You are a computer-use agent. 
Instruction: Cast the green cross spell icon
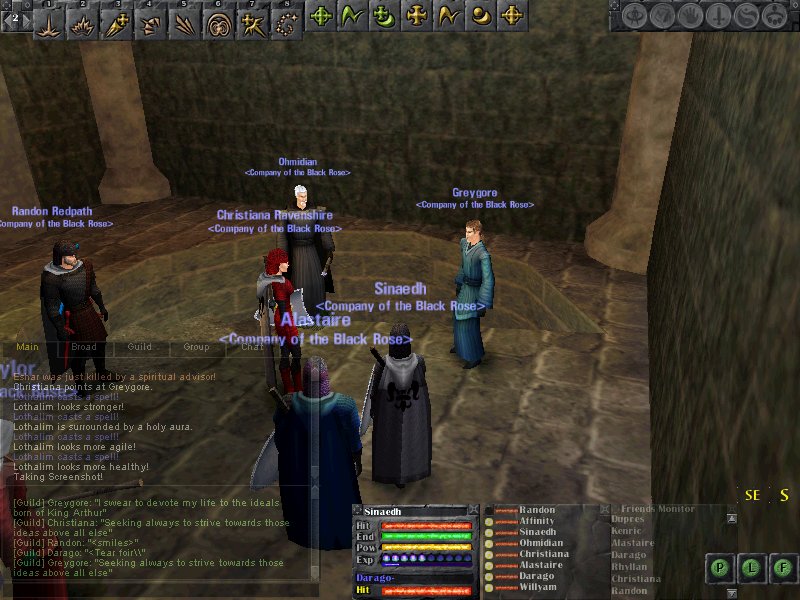(321, 16)
